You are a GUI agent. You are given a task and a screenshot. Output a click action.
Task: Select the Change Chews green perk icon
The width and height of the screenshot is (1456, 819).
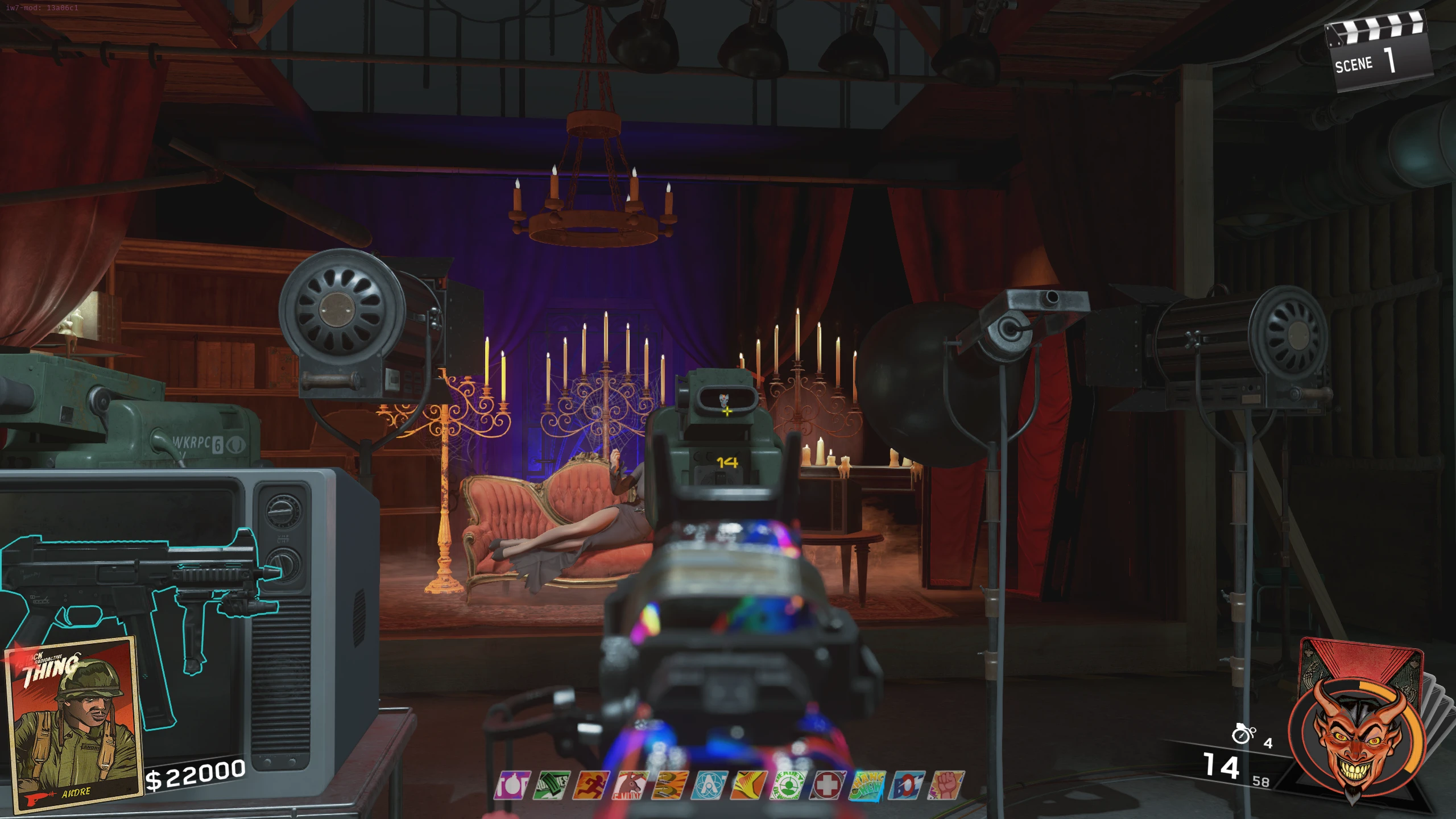point(867,785)
